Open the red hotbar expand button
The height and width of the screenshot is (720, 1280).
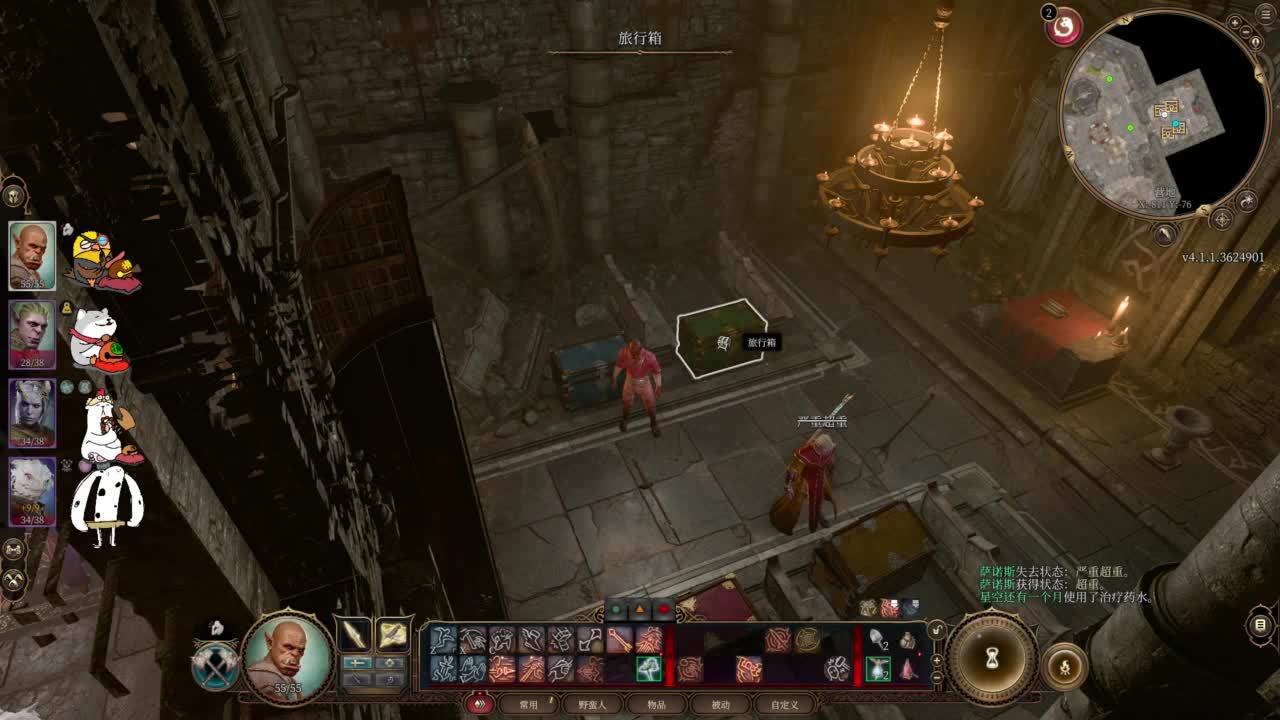click(x=480, y=704)
